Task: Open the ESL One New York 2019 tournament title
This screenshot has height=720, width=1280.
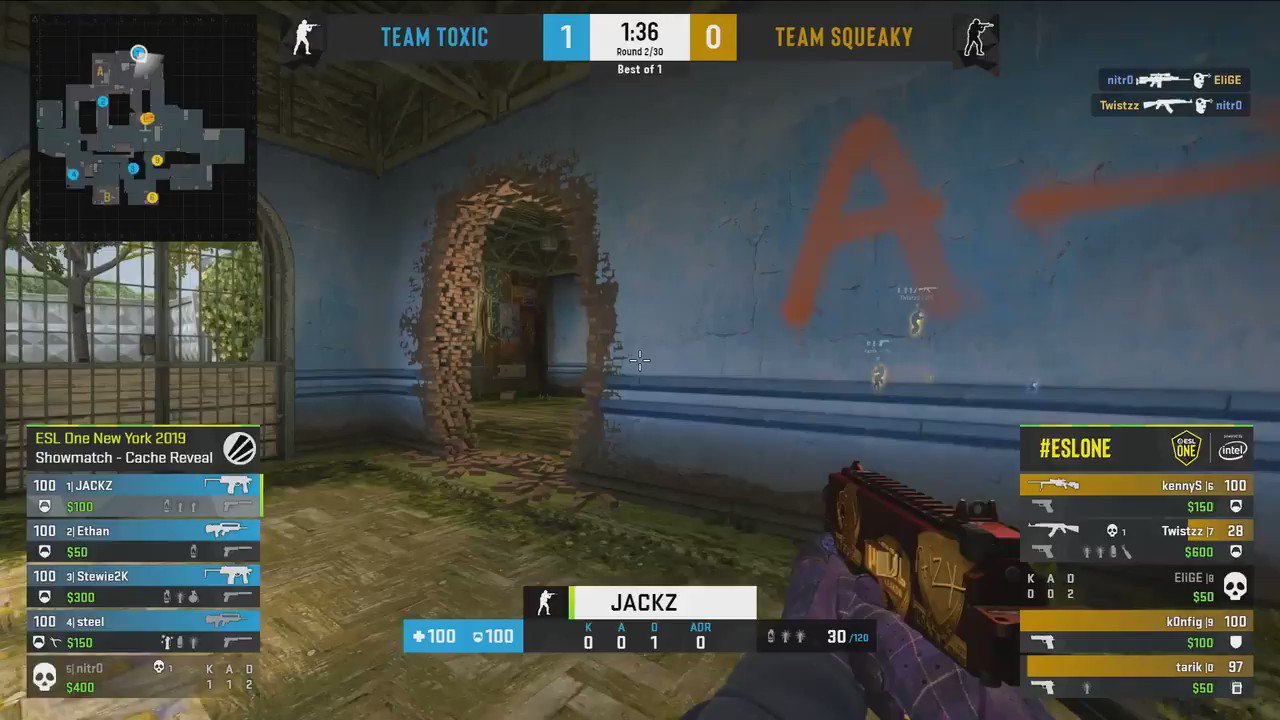Action: coord(110,437)
